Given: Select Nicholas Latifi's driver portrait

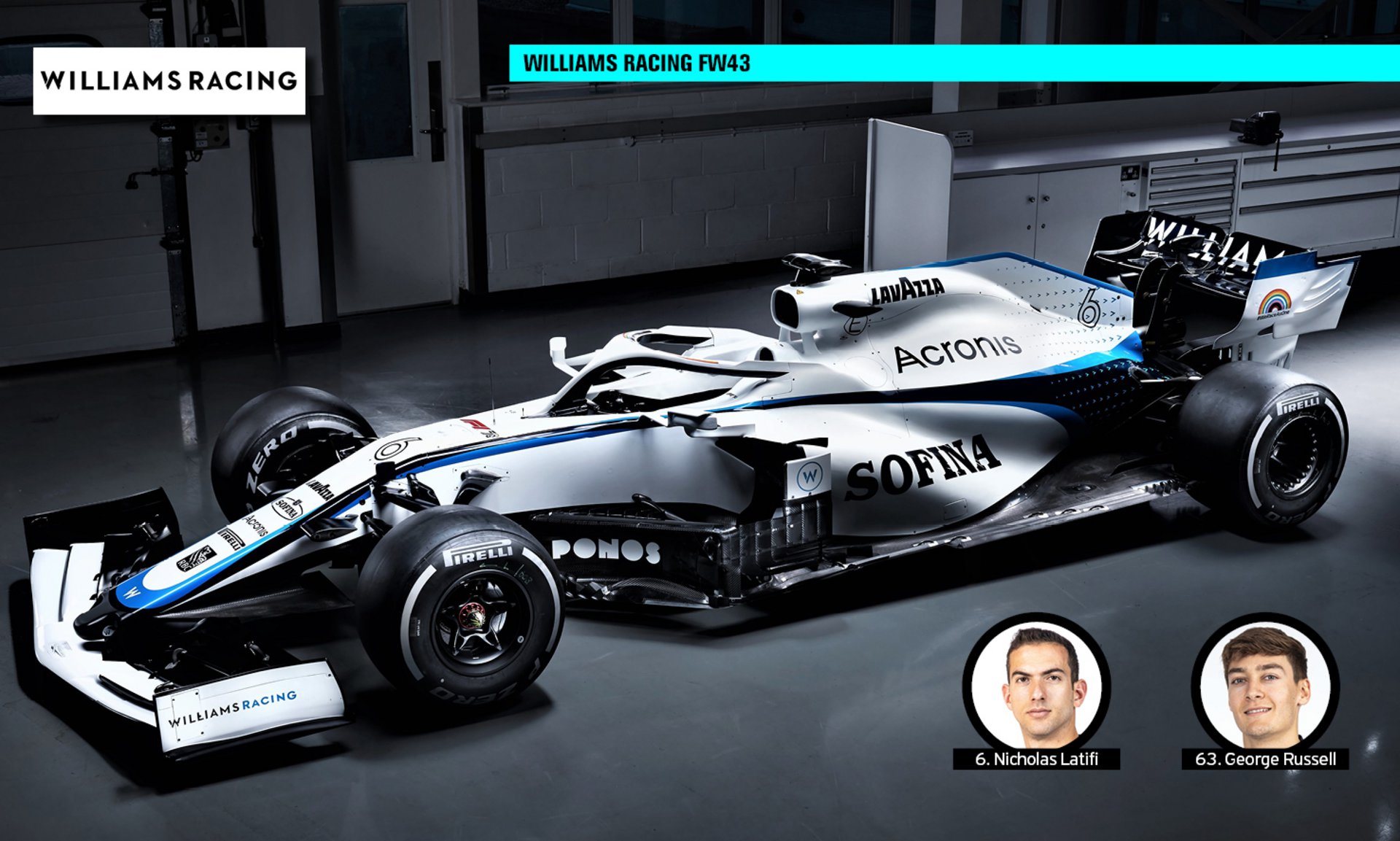Looking at the screenshot, I should (x=1036, y=686).
